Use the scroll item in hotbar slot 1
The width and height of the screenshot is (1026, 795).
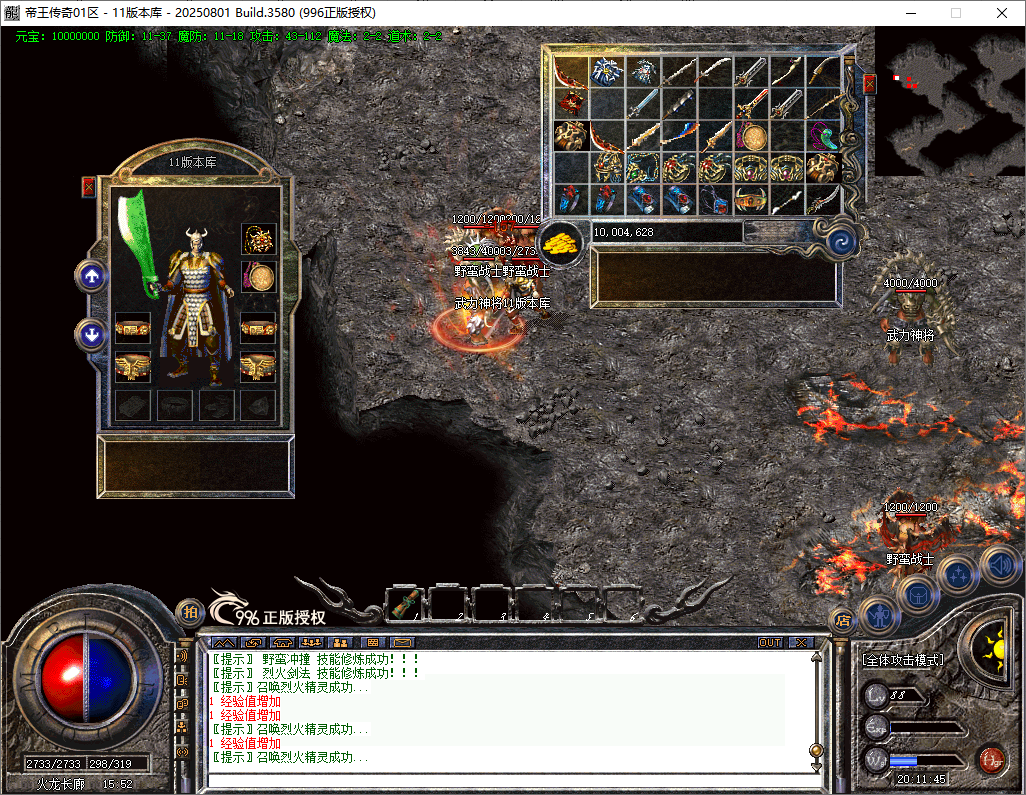(x=407, y=604)
